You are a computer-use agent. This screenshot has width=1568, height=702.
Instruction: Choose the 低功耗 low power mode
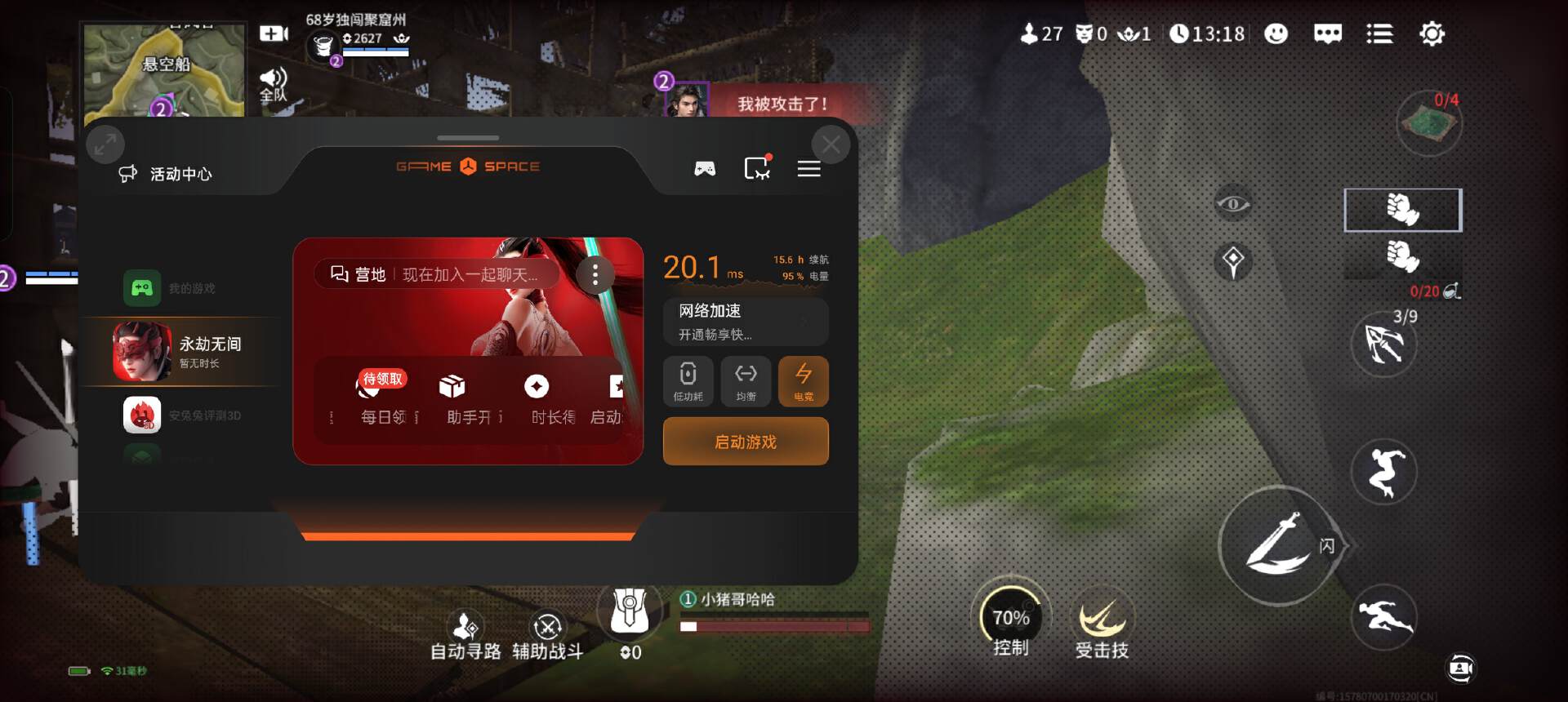pyautogui.click(x=688, y=381)
